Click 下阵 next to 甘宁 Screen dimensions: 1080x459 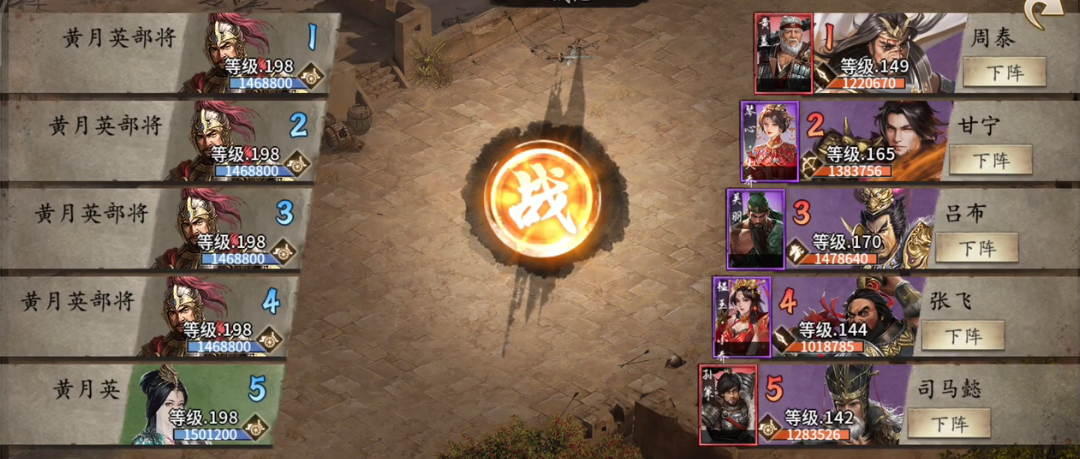[x=990, y=160]
